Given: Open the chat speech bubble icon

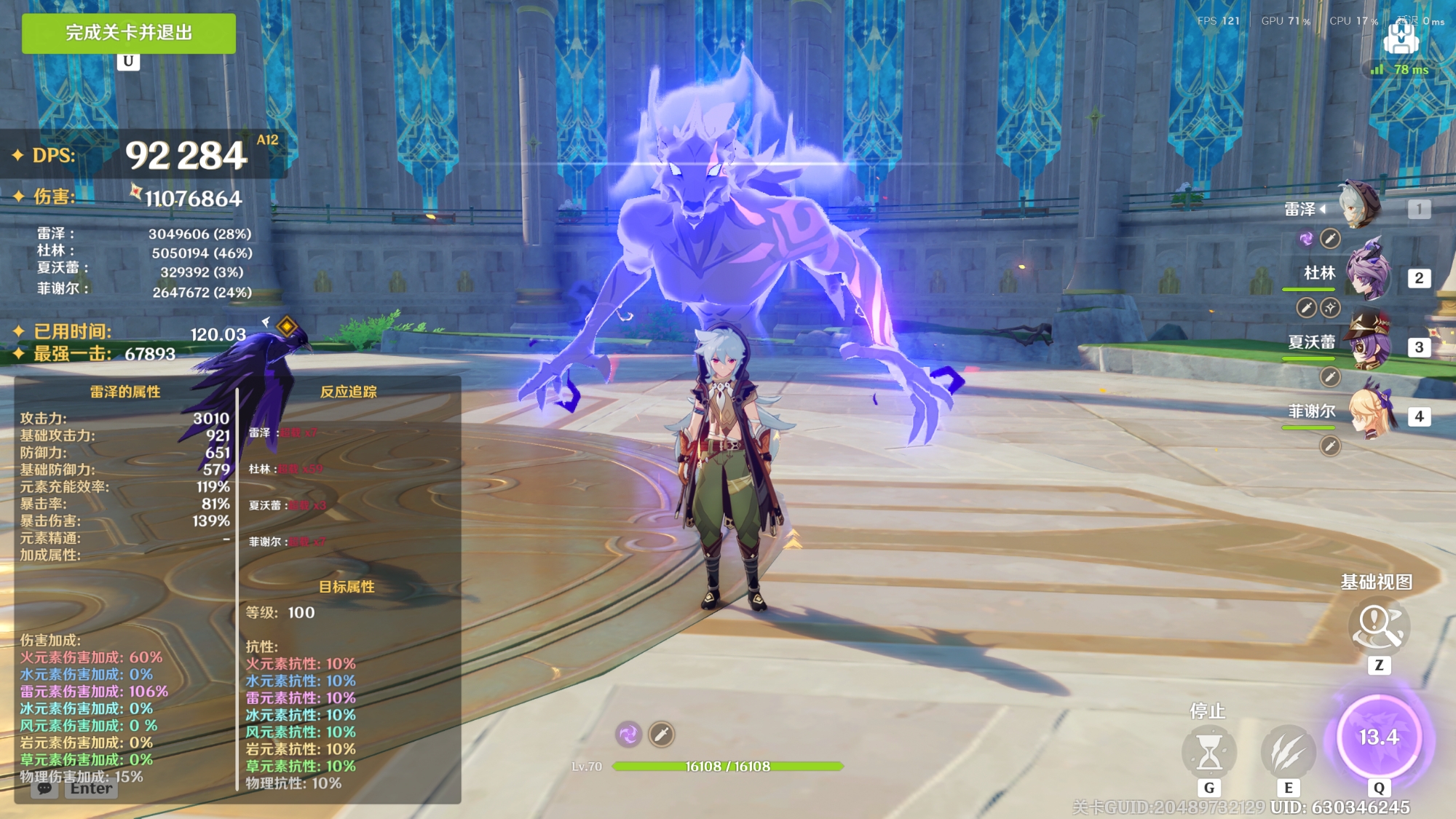Looking at the screenshot, I should 44,788.
